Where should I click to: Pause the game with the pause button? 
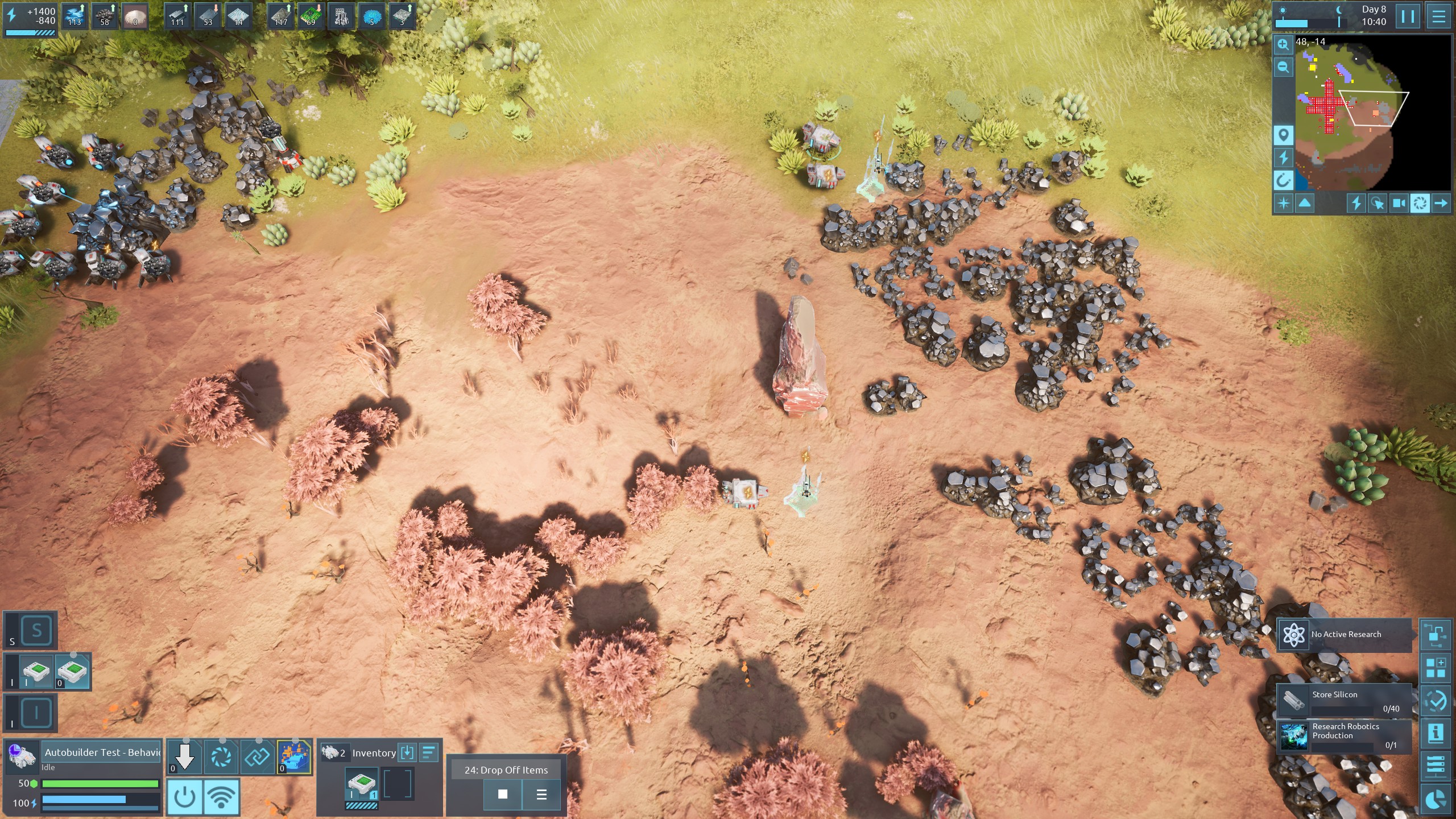1408,16
